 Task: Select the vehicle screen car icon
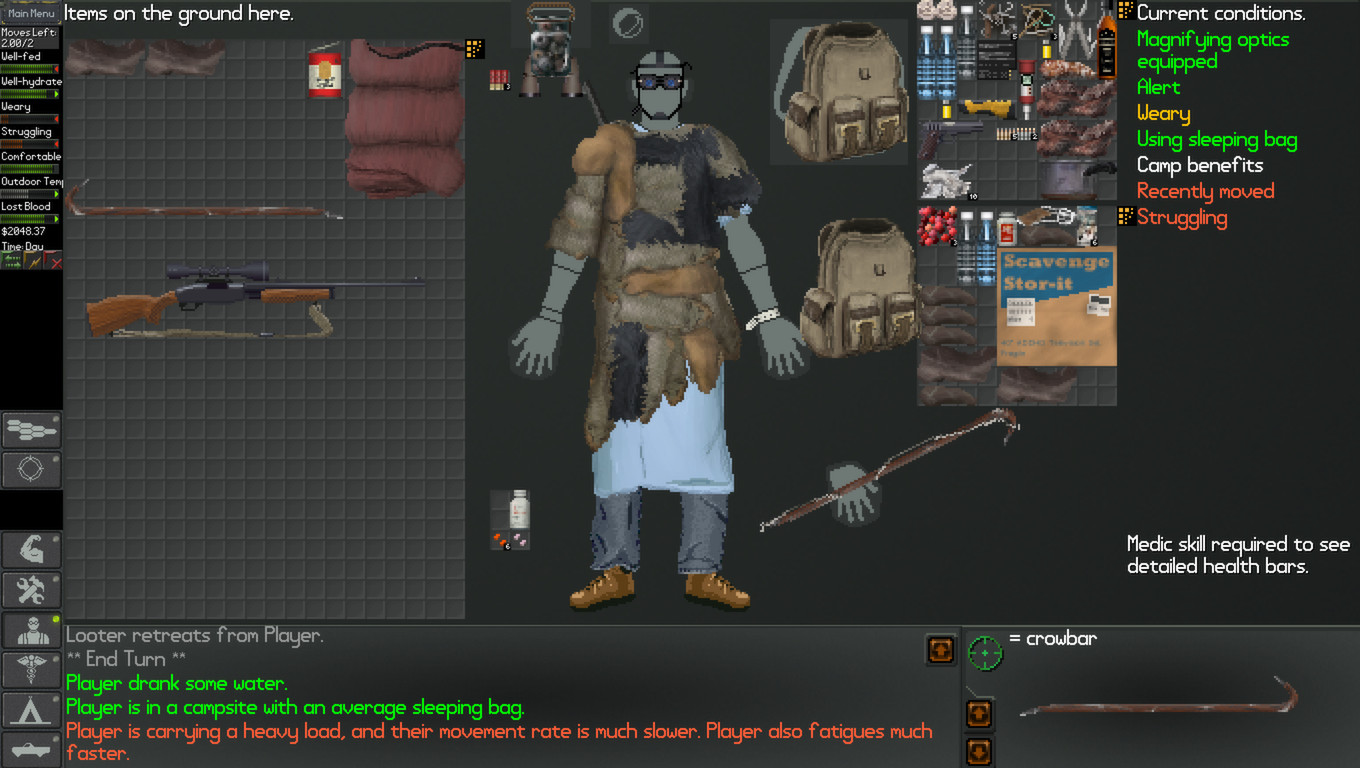[31, 748]
